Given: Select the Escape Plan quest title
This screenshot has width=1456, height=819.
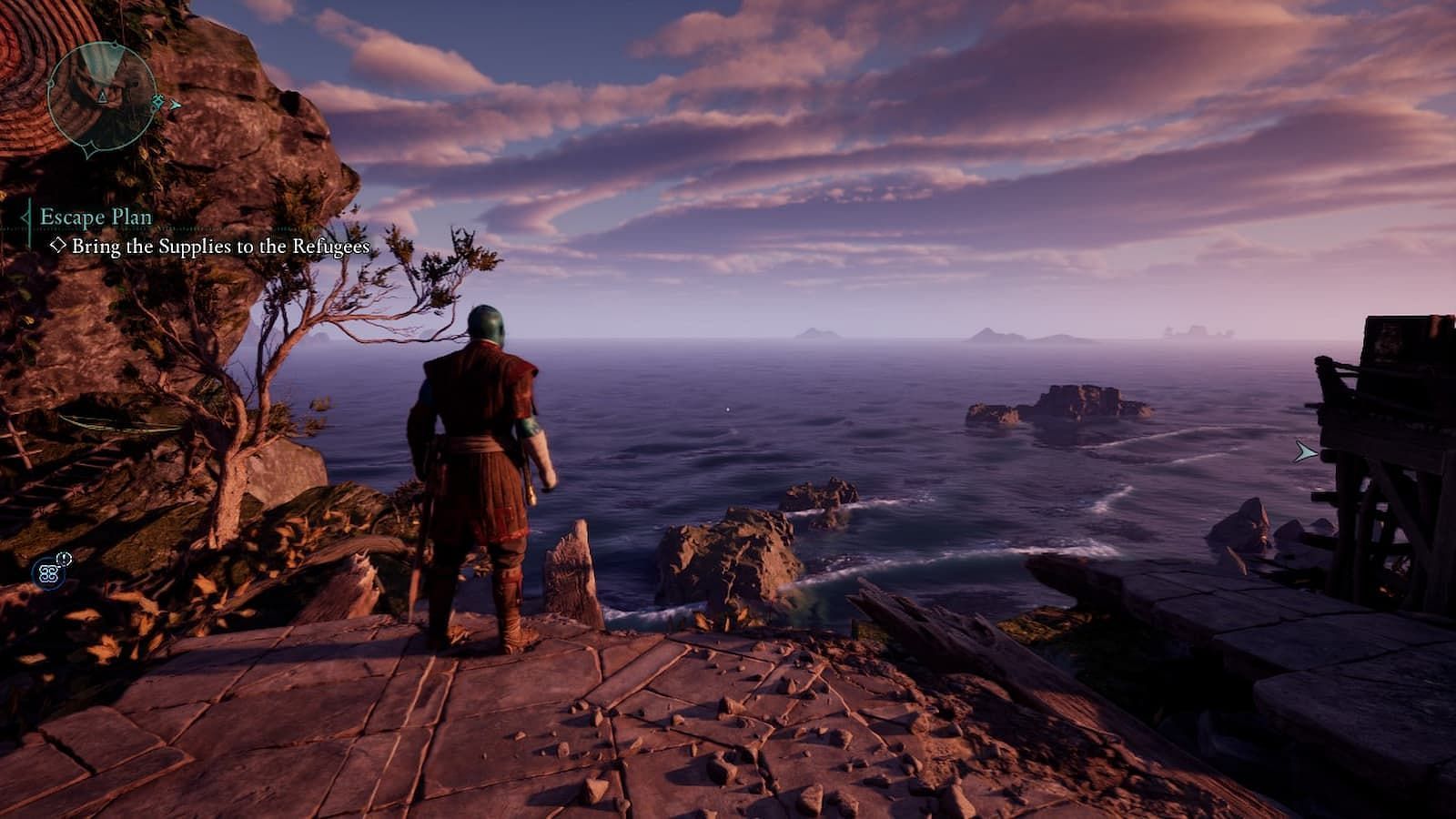Looking at the screenshot, I should pos(96,217).
